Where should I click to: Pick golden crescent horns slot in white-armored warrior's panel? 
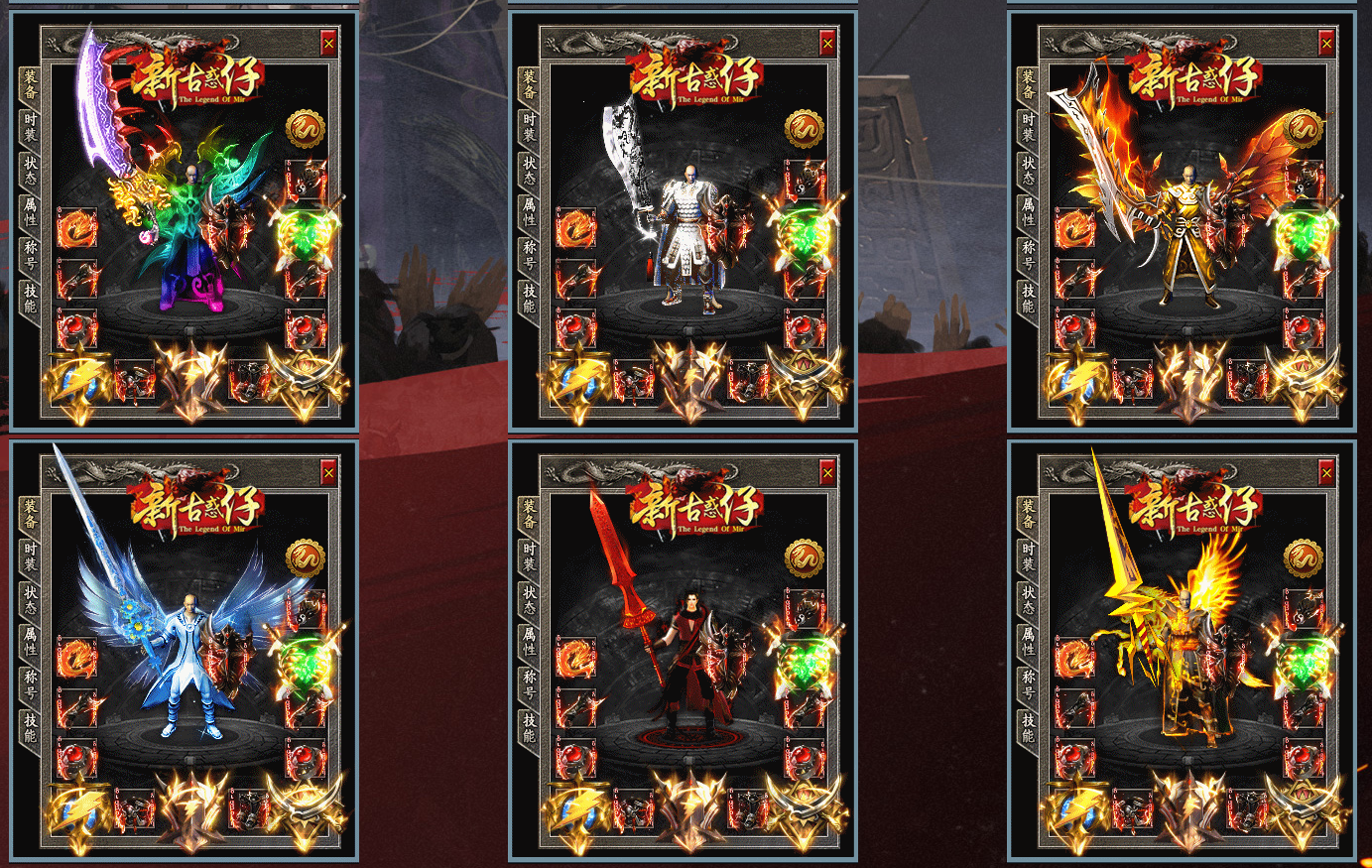[x=804, y=382]
